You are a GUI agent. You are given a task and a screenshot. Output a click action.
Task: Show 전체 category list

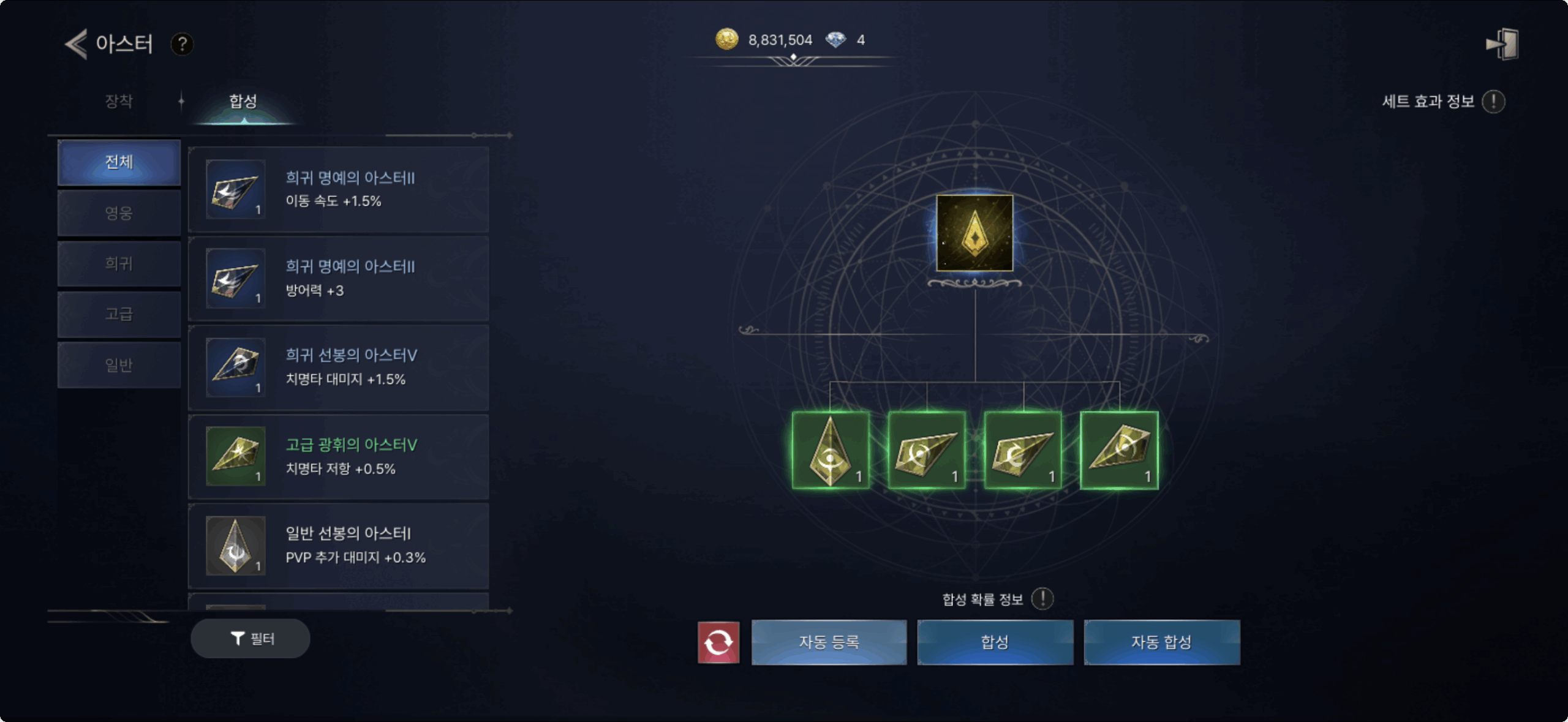coord(119,162)
